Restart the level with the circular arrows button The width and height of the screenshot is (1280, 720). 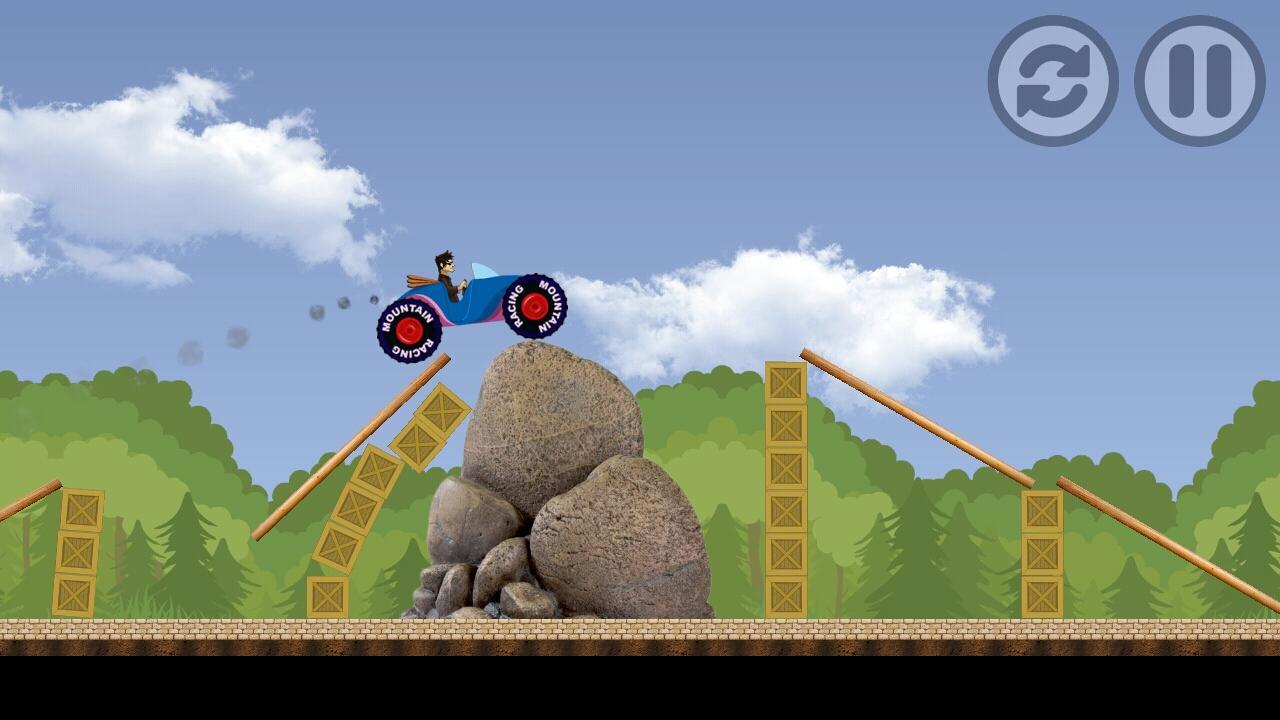point(1053,81)
